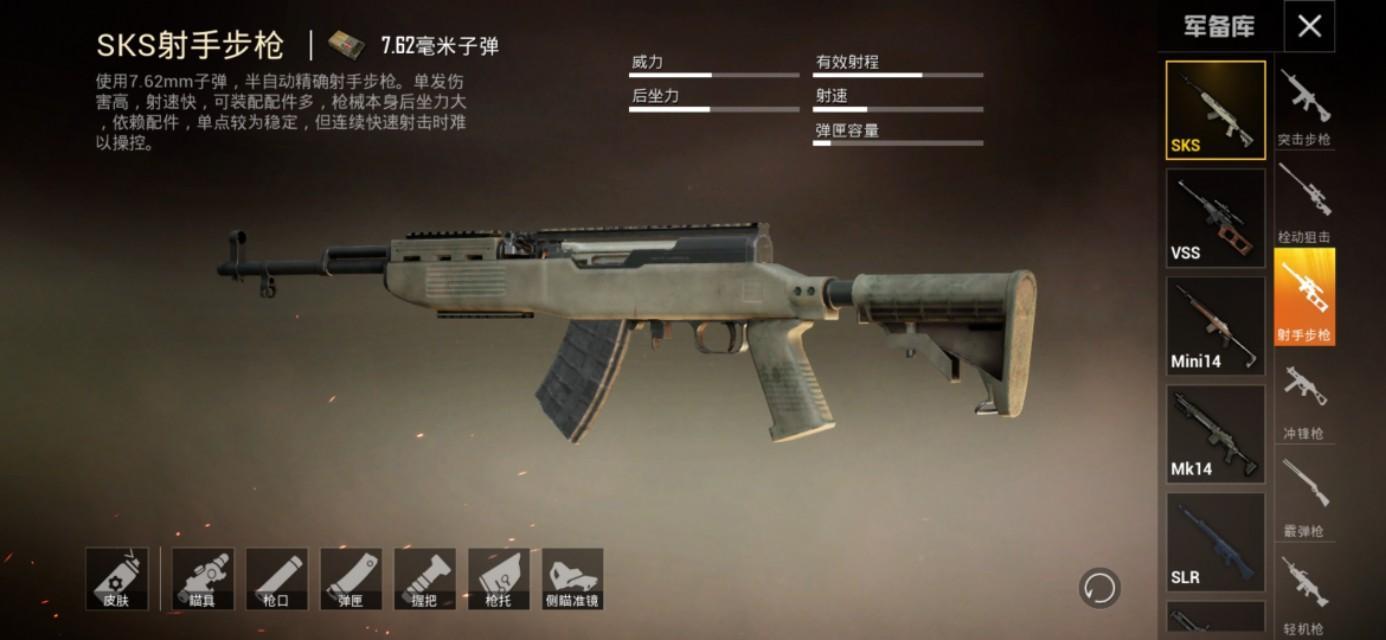Image resolution: width=1386 pixels, height=640 pixels.
Task: Click the circular reset rotation button
Action: click(x=1099, y=587)
